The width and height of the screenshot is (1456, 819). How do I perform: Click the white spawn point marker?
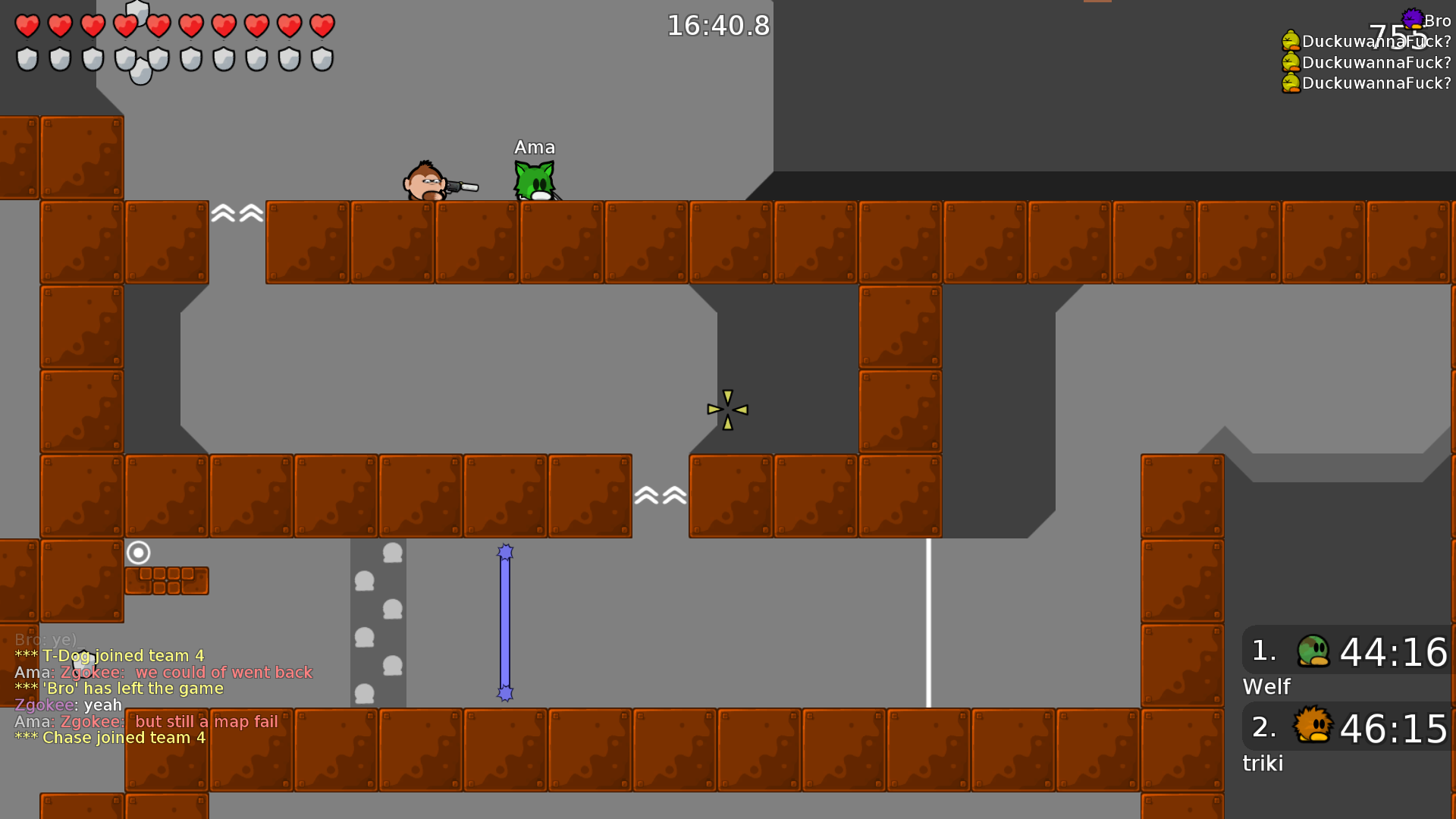[139, 553]
